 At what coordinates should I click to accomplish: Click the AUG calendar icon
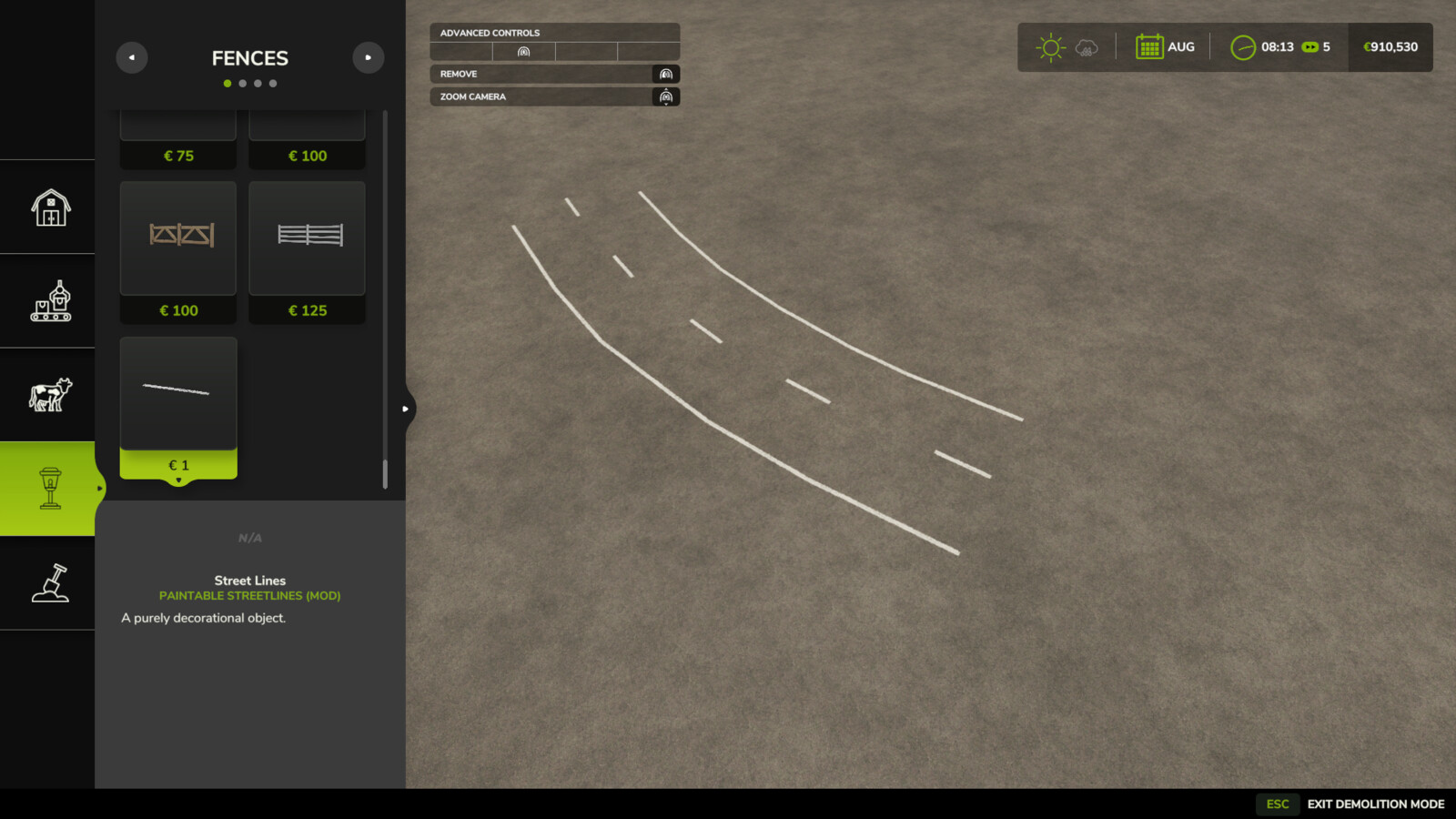click(1152, 45)
